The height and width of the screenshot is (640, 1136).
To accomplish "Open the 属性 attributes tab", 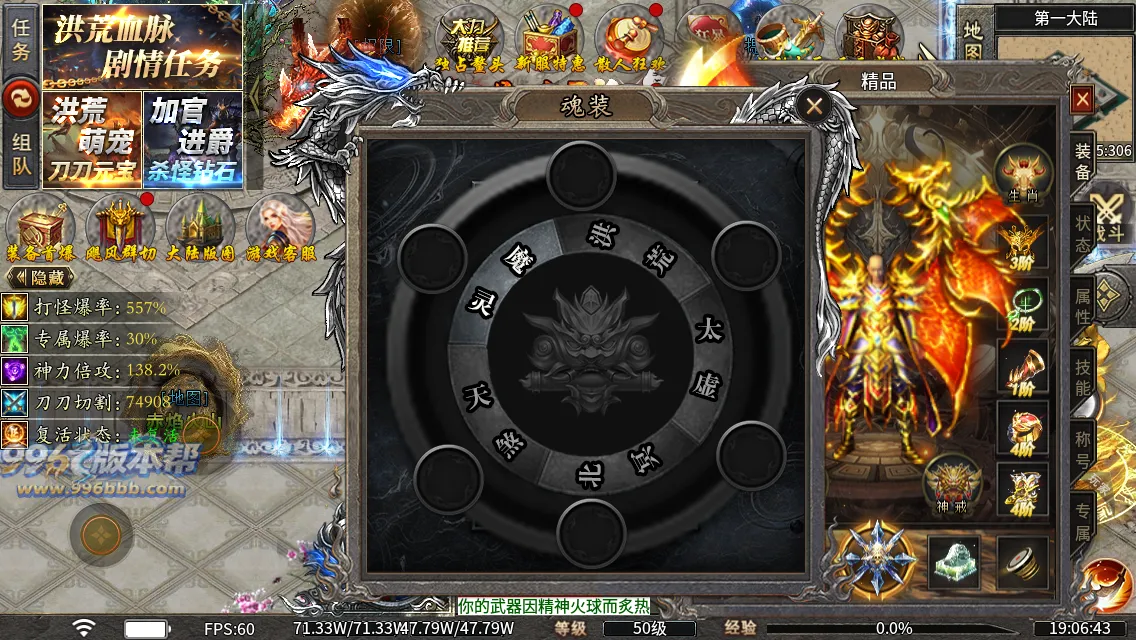I will [x=1082, y=307].
